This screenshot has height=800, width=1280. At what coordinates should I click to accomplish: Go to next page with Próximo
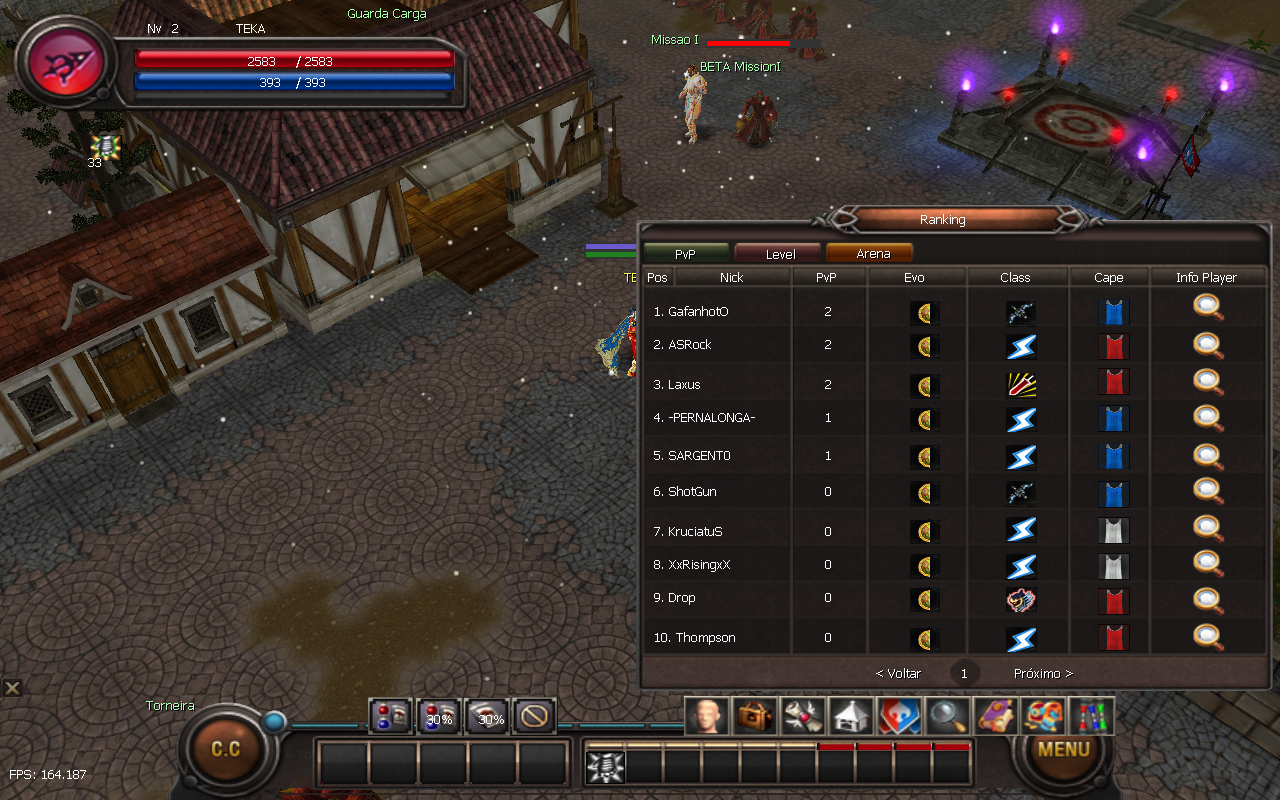(x=1043, y=674)
